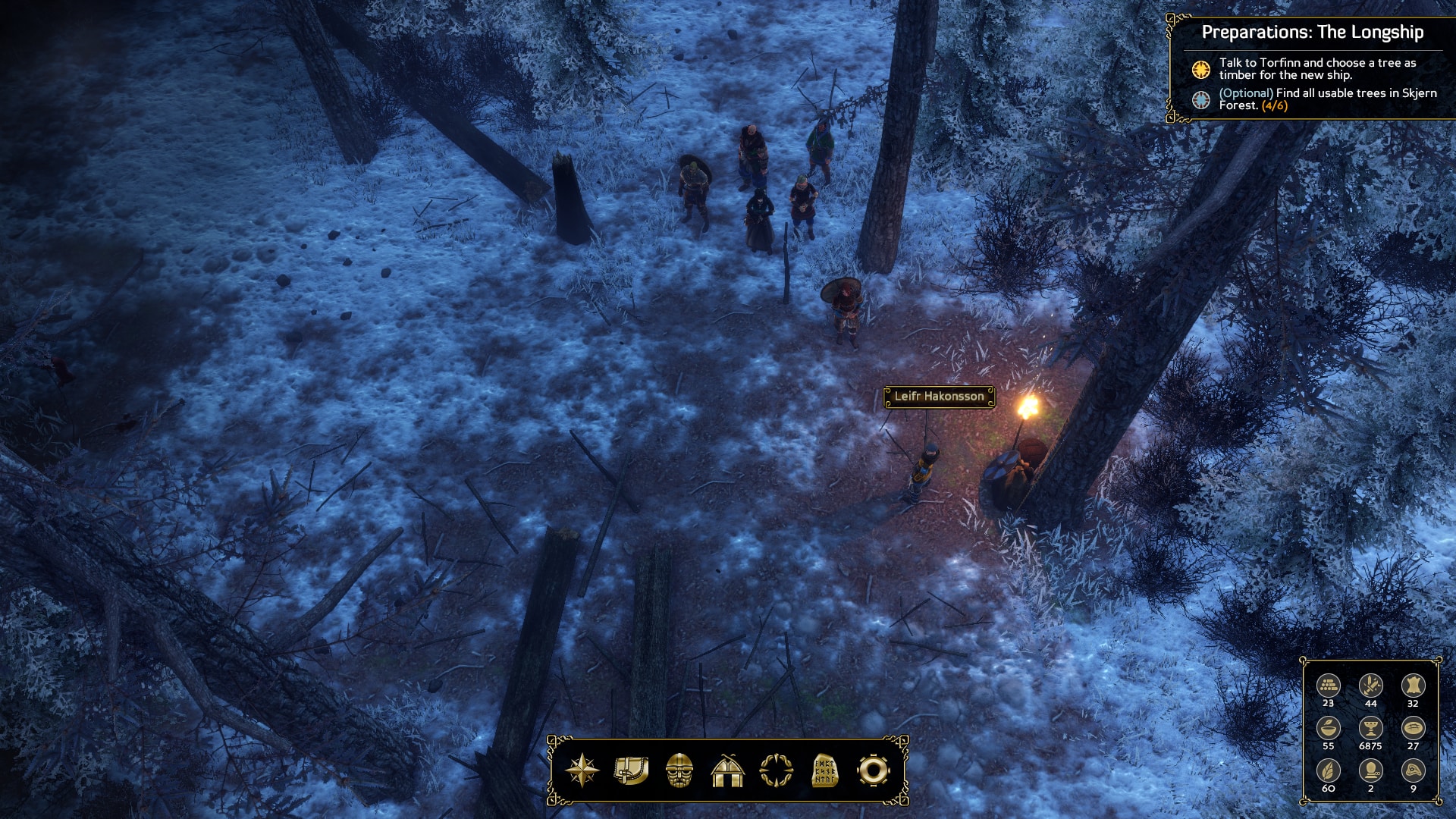Click the braided ring icon in the toolbar
The height and width of the screenshot is (819, 1456).
point(777,770)
